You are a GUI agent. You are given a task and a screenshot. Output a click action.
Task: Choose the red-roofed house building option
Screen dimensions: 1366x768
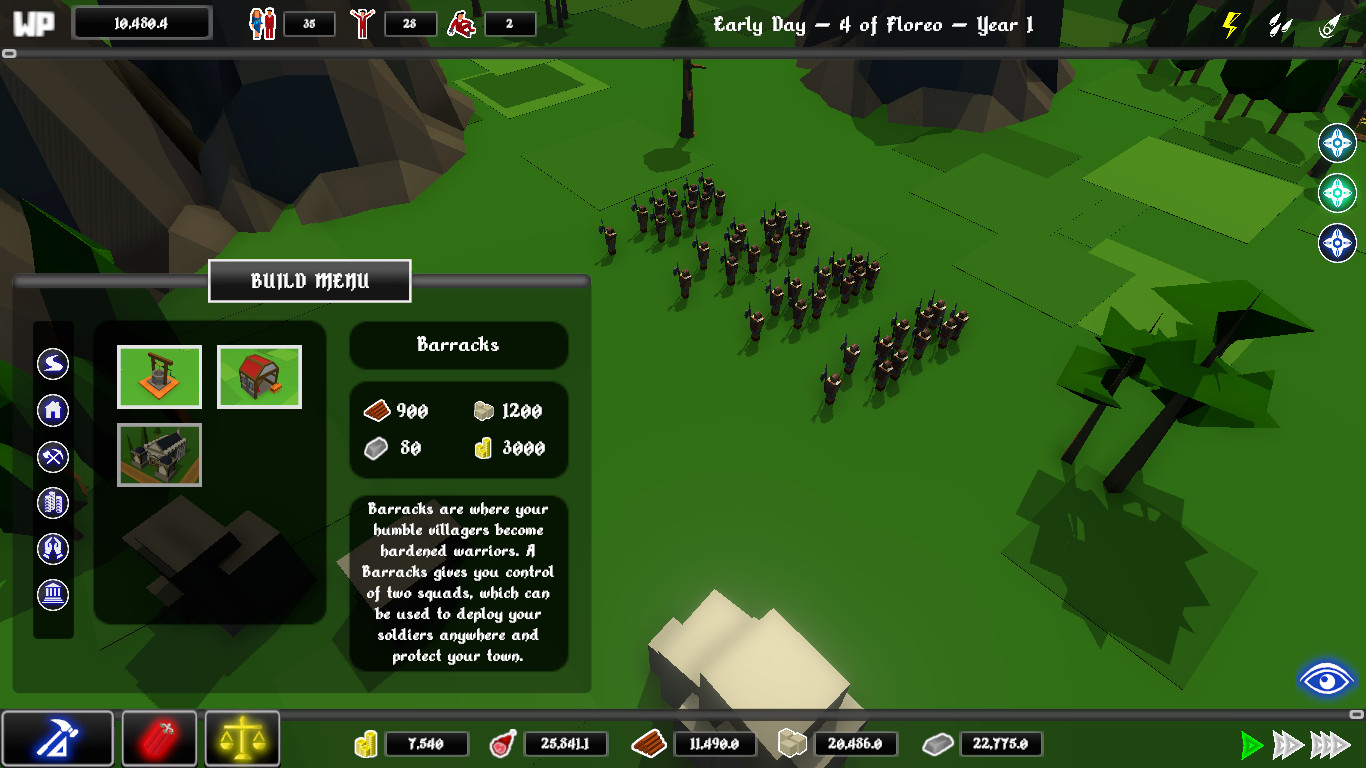(259, 377)
